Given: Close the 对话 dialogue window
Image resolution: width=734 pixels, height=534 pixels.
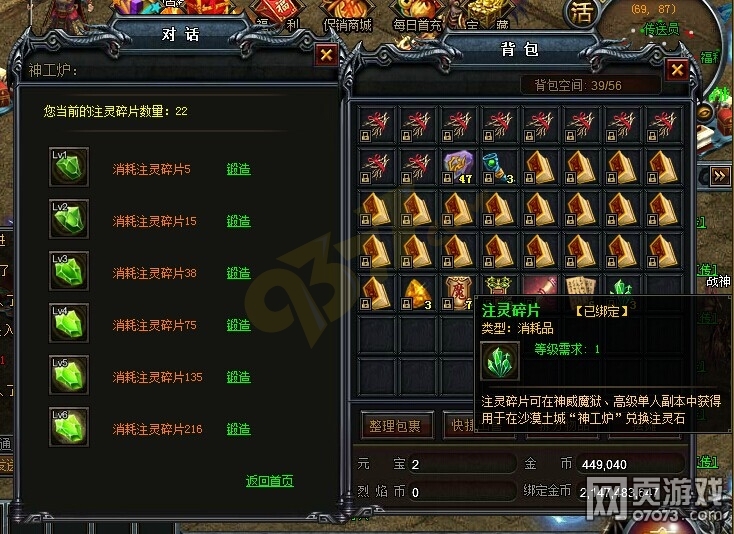Looking at the screenshot, I should pyautogui.click(x=325, y=55).
